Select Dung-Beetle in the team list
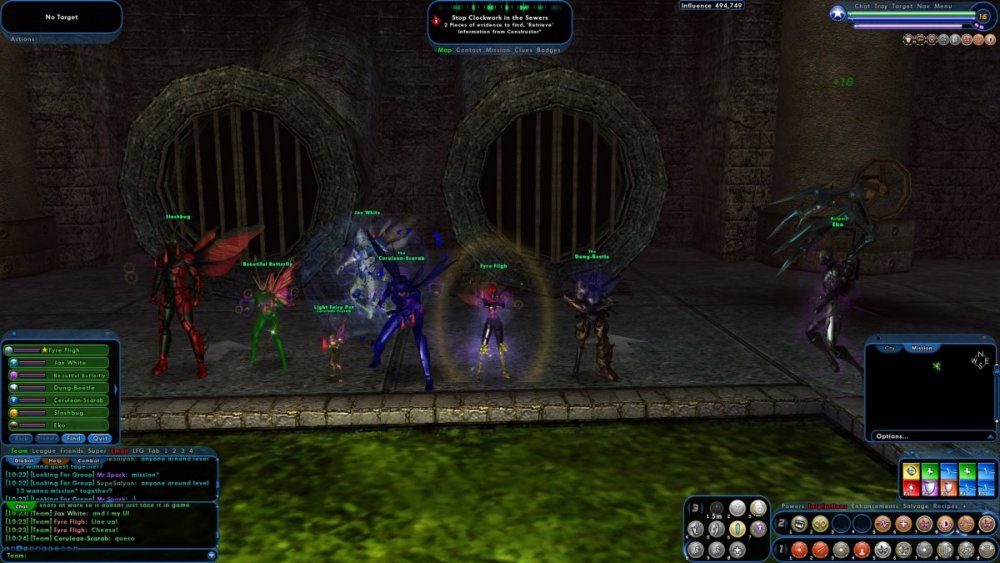 62,387
